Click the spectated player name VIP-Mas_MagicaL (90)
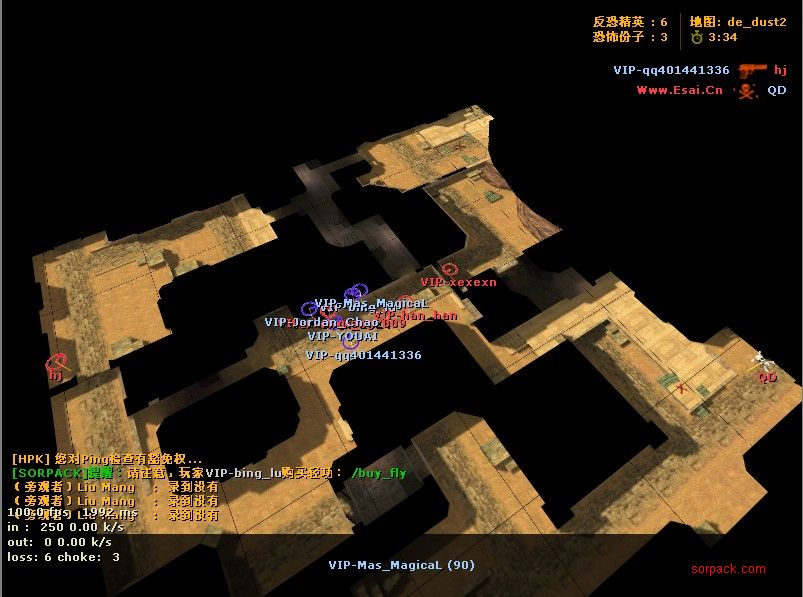803x597 pixels. tap(401, 565)
